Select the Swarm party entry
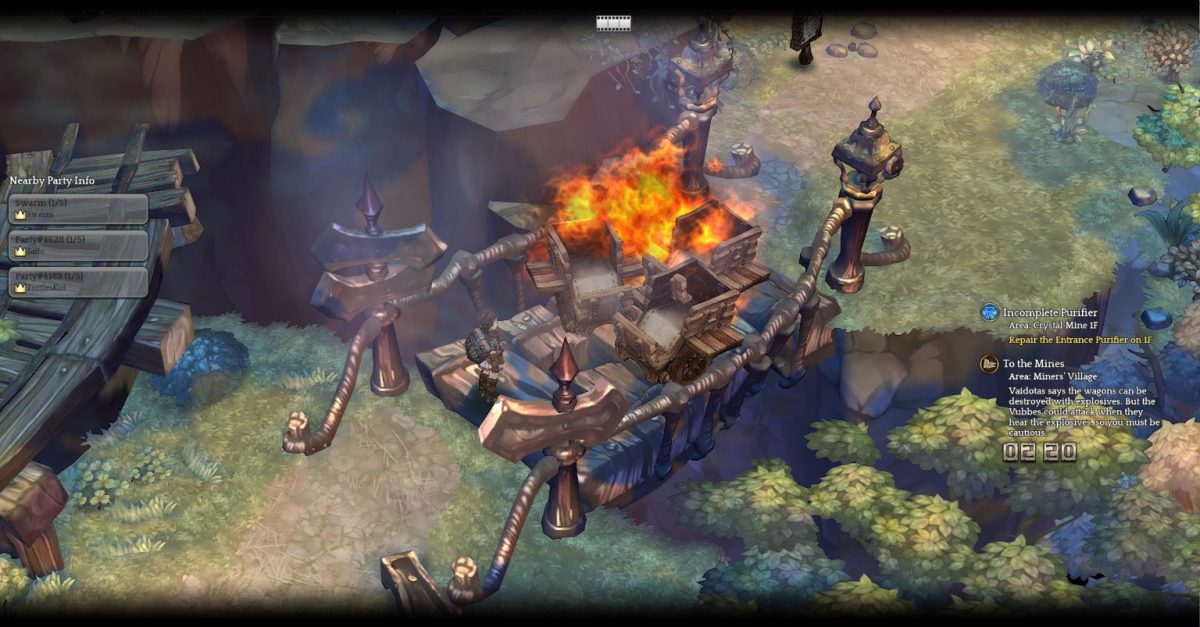Image resolution: width=1200 pixels, height=627 pixels. [78, 208]
